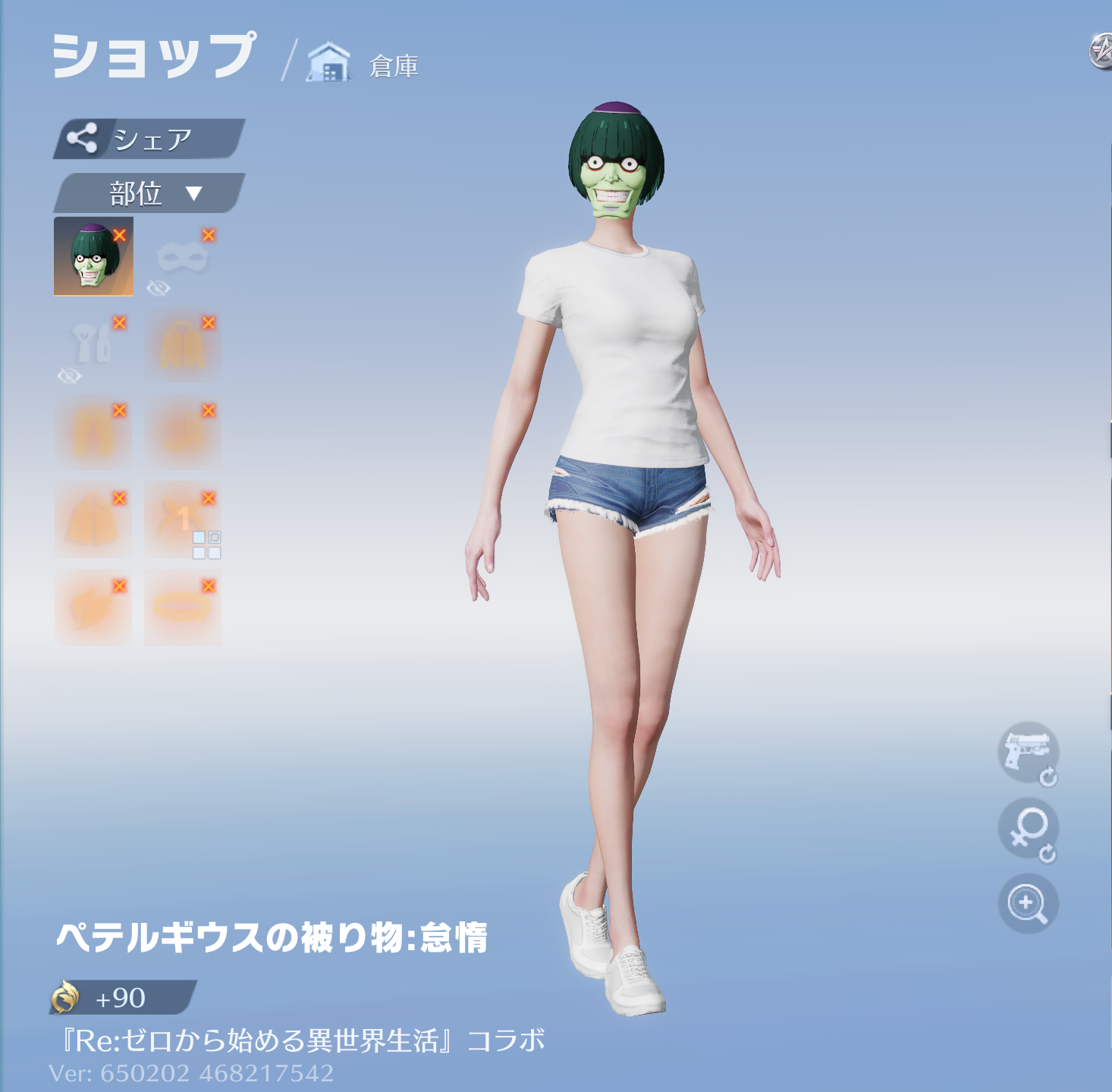1112x1092 pixels.
Task: Toggle the pistol weapon preview
Action: 1027,752
